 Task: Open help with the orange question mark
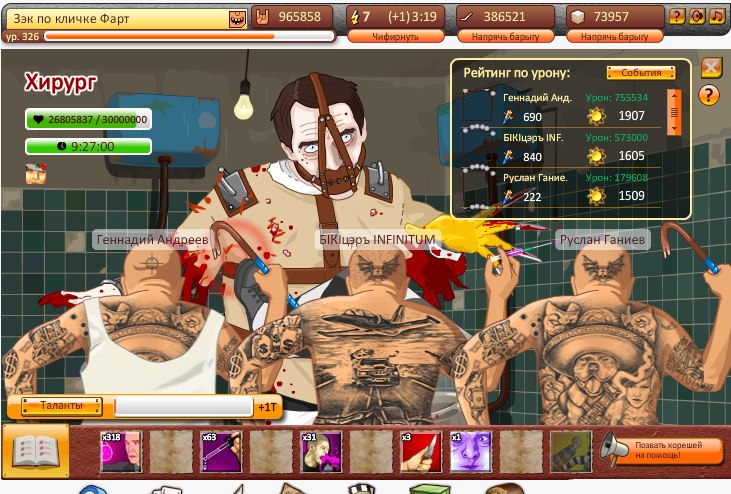(x=711, y=95)
